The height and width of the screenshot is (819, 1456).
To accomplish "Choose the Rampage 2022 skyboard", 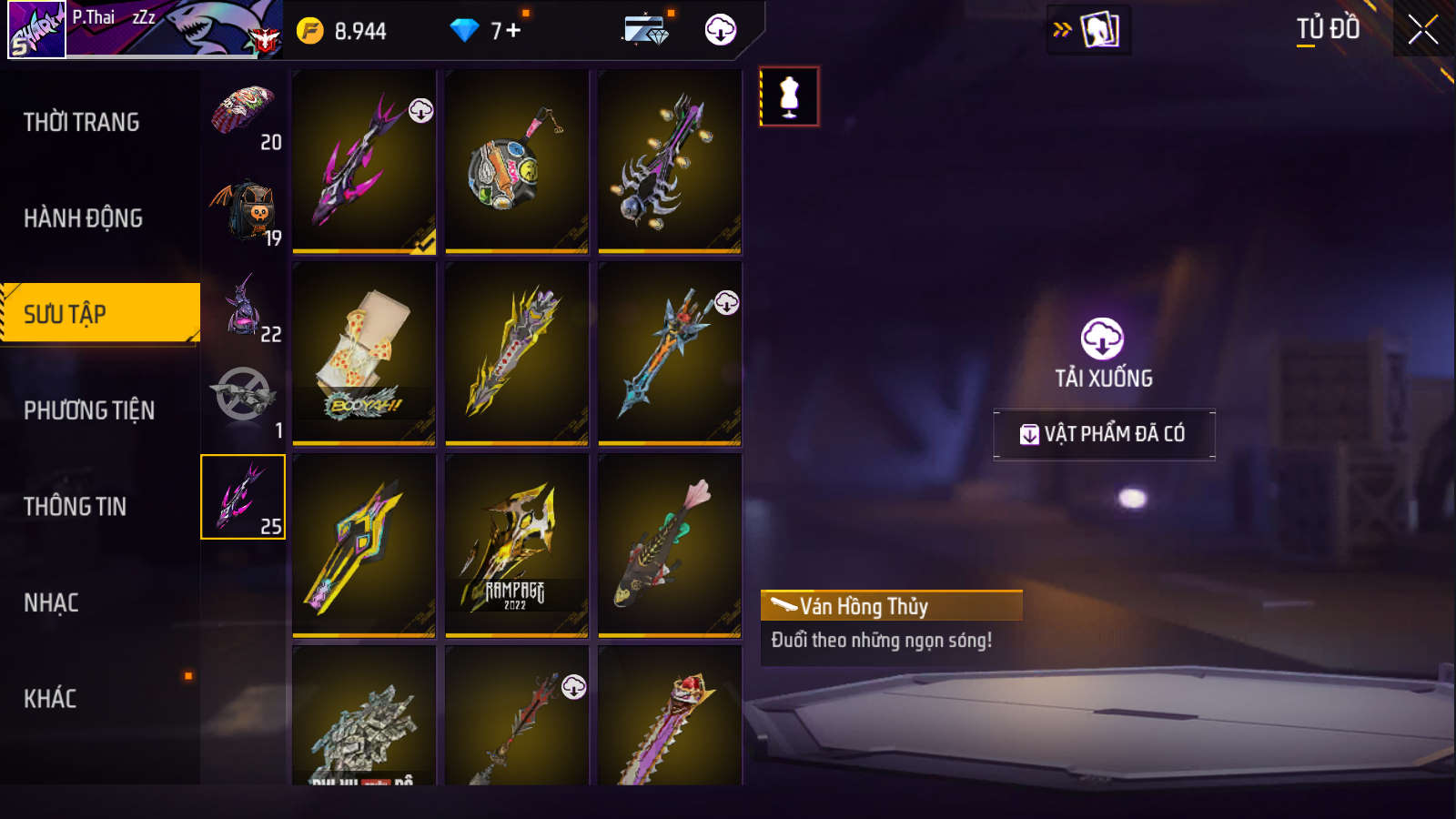I will pyautogui.click(x=517, y=545).
